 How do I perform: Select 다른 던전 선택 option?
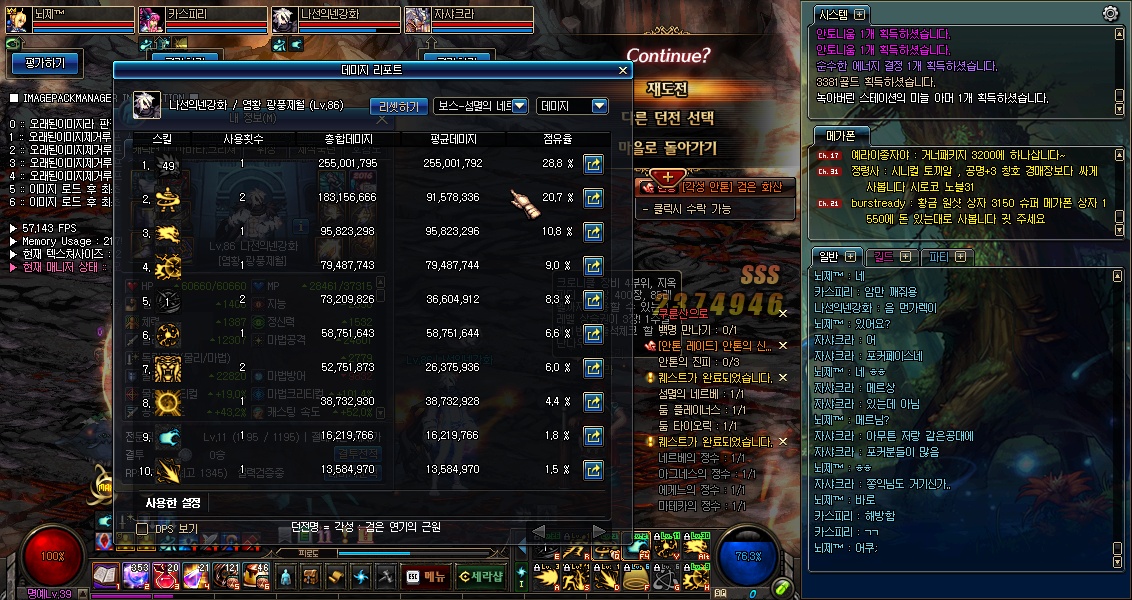tap(668, 118)
